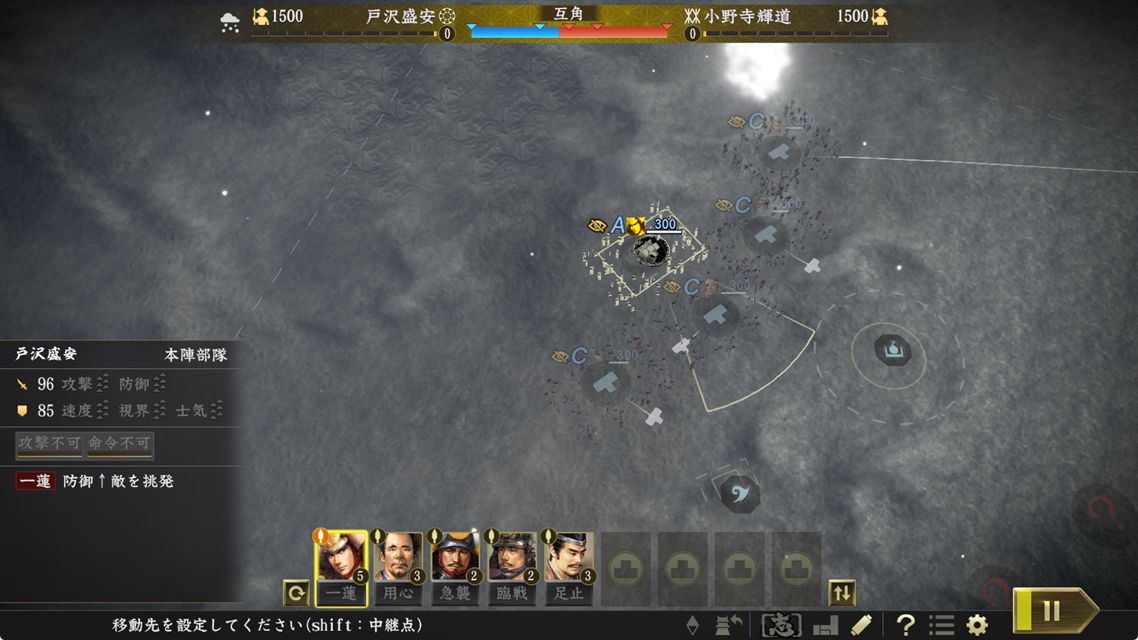Click the diamond up-down arrows icon
This screenshot has width=1138, height=640.
(x=692, y=626)
